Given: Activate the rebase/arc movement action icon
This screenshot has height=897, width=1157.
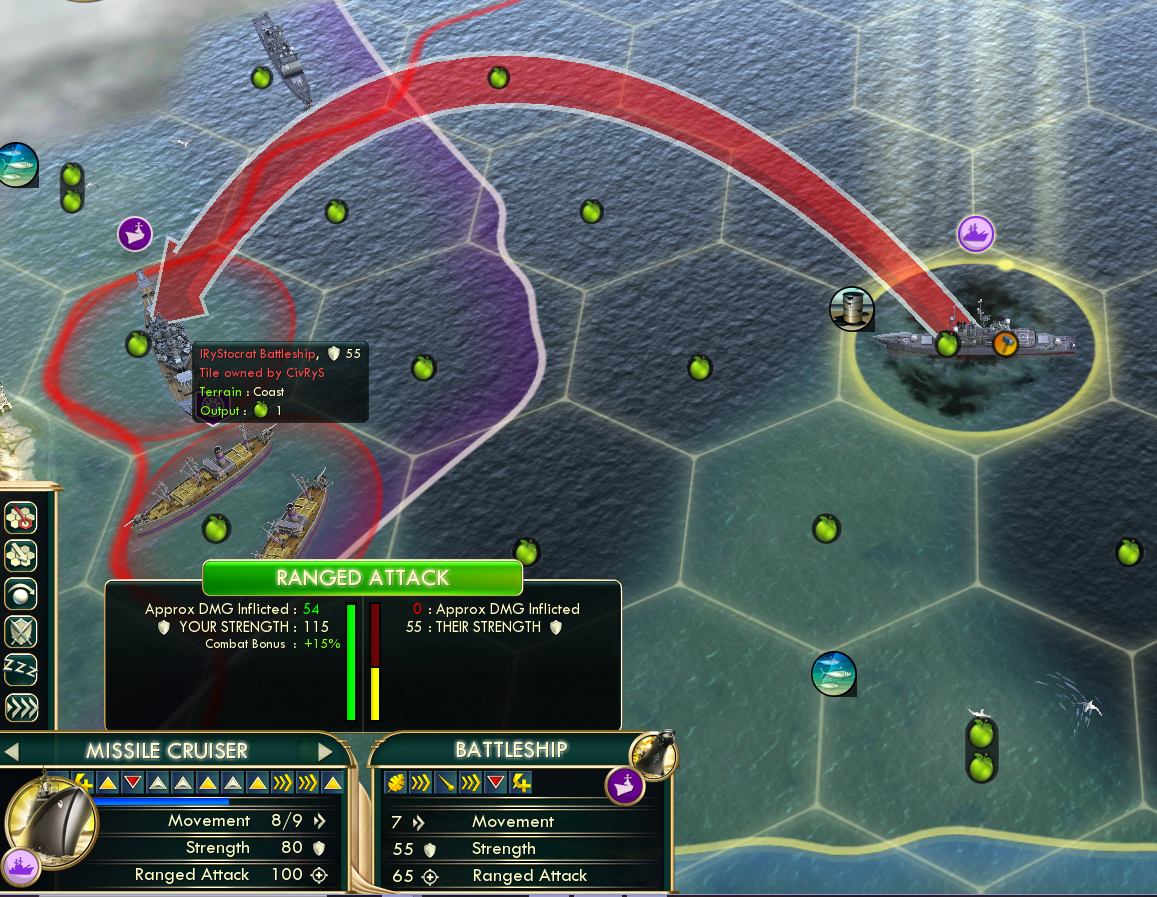Looking at the screenshot, I should coord(21,592).
